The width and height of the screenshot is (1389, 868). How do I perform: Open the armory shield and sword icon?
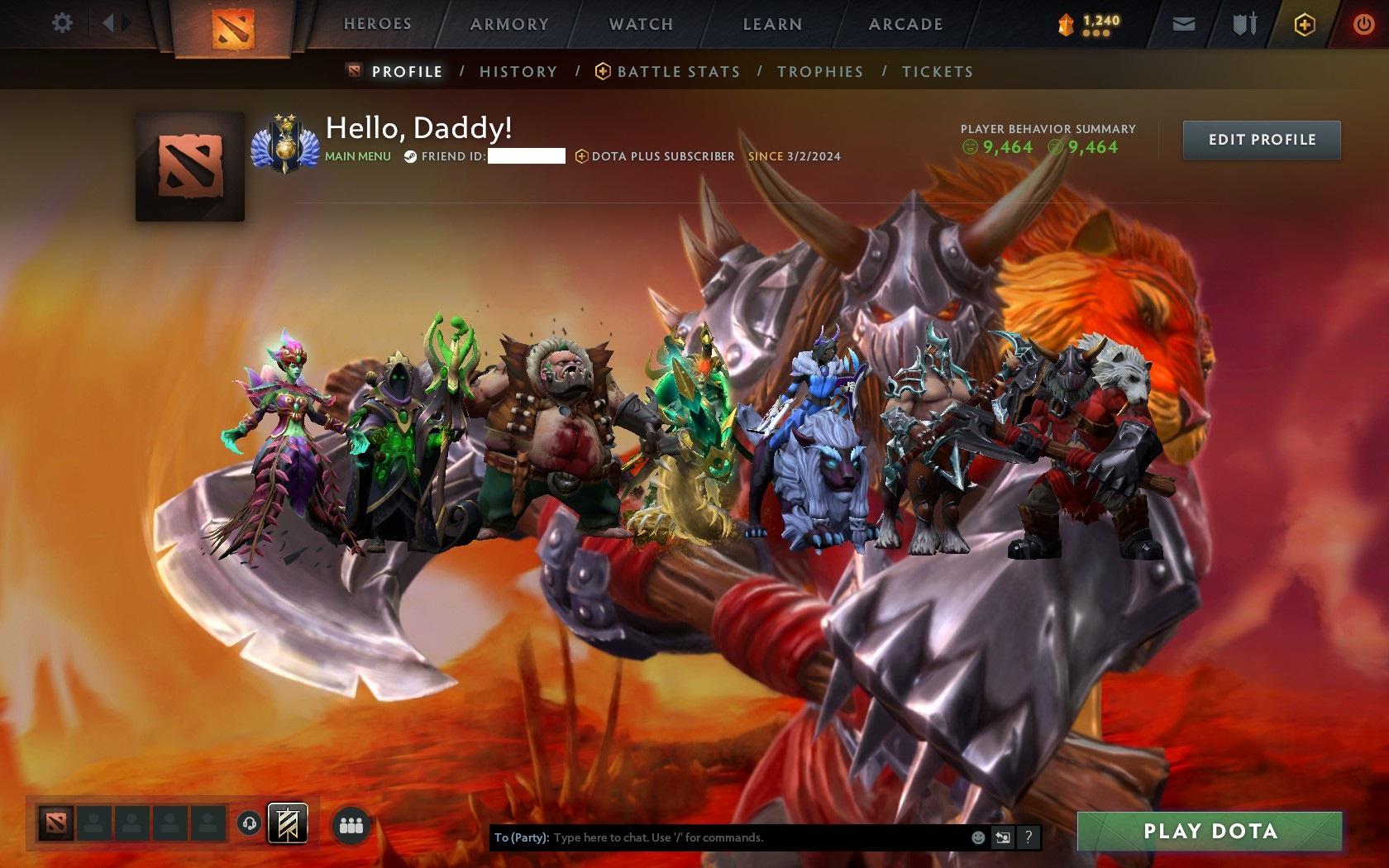(1242, 24)
